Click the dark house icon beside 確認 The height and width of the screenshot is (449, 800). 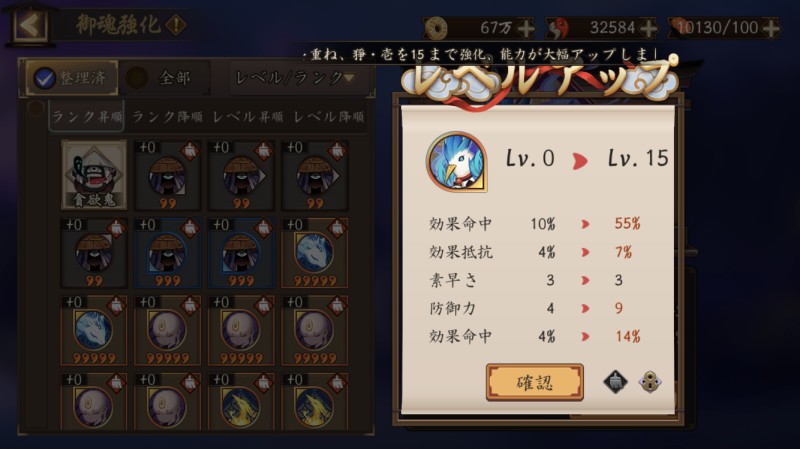coord(616,381)
